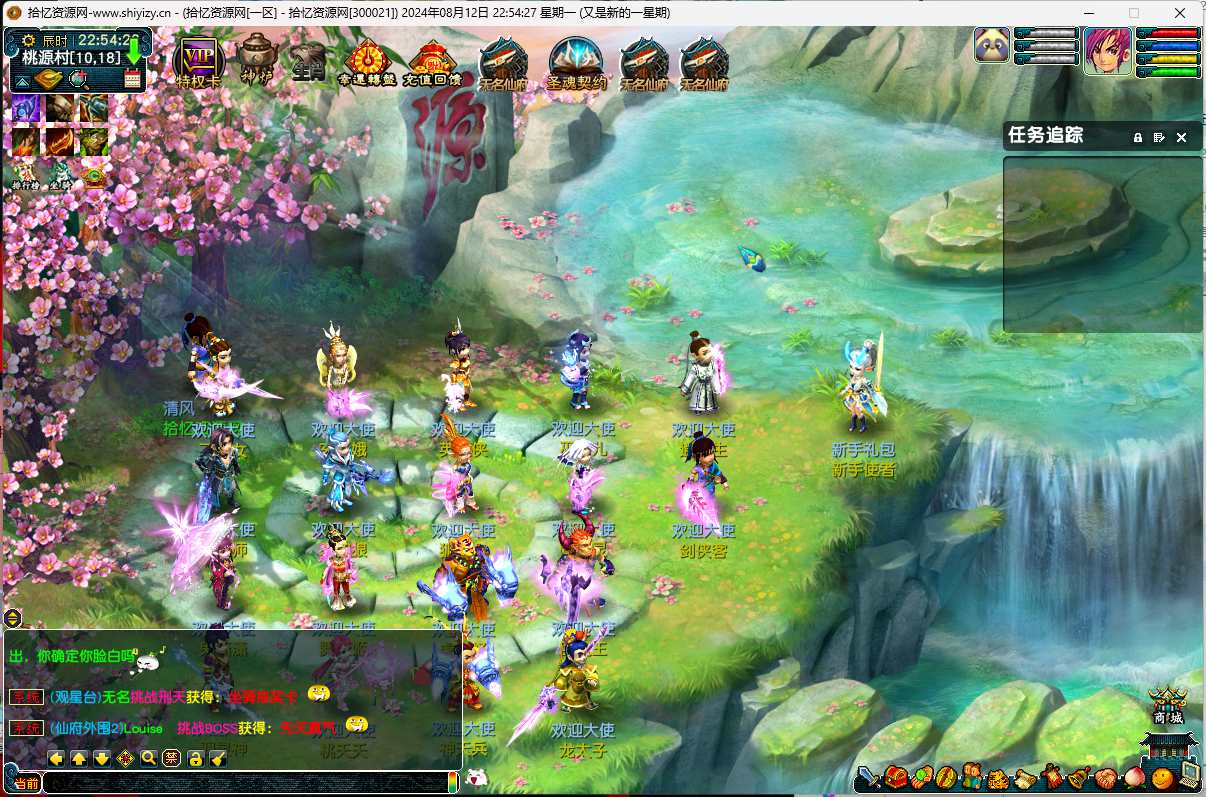Image resolution: width=1206 pixels, height=797 pixels.
Task: Open the VIP 特权卡 privilege card
Action: [x=196, y=62]
